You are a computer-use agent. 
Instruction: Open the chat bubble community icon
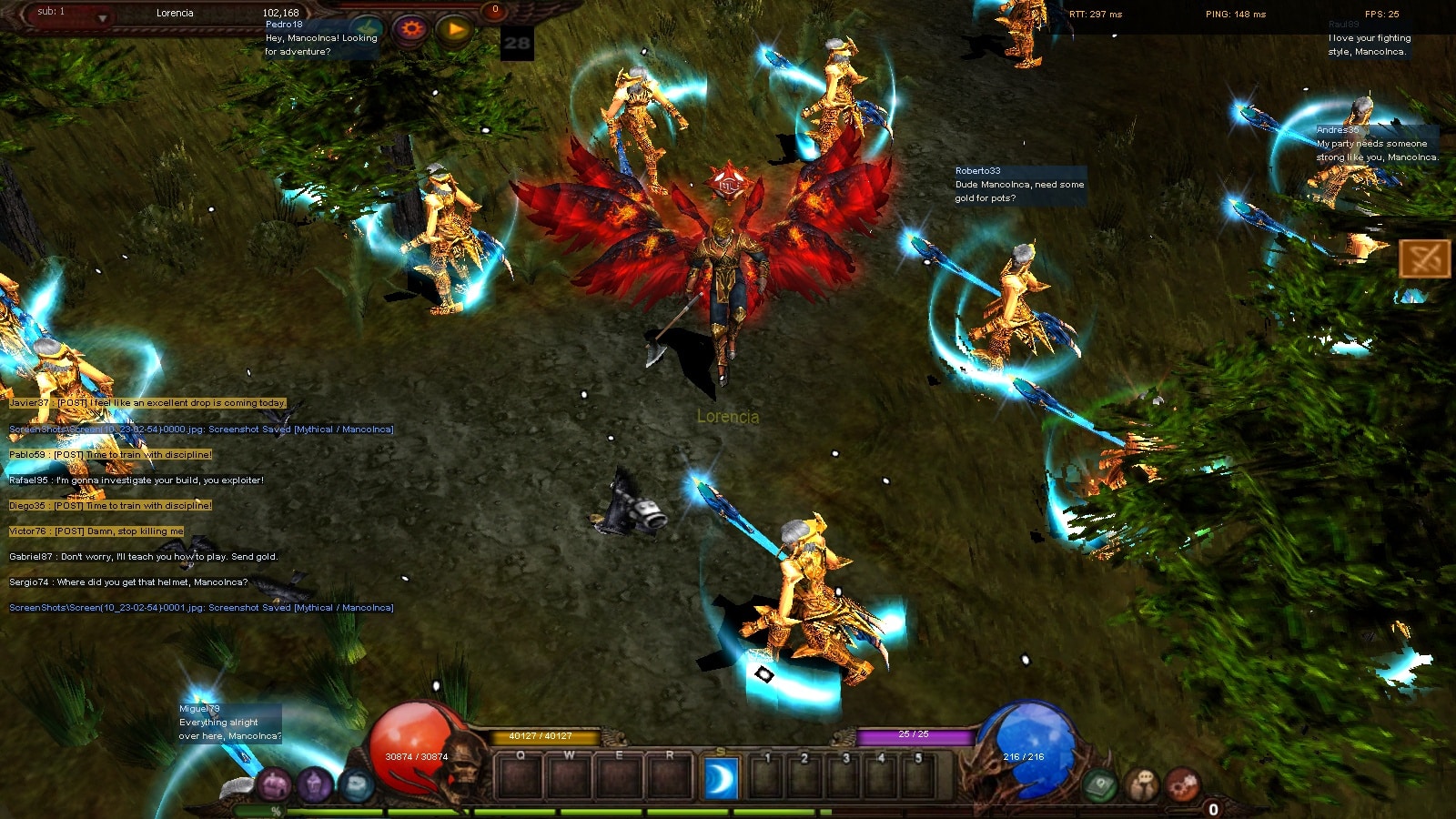pyautogui.click(x=1142, y=784)
